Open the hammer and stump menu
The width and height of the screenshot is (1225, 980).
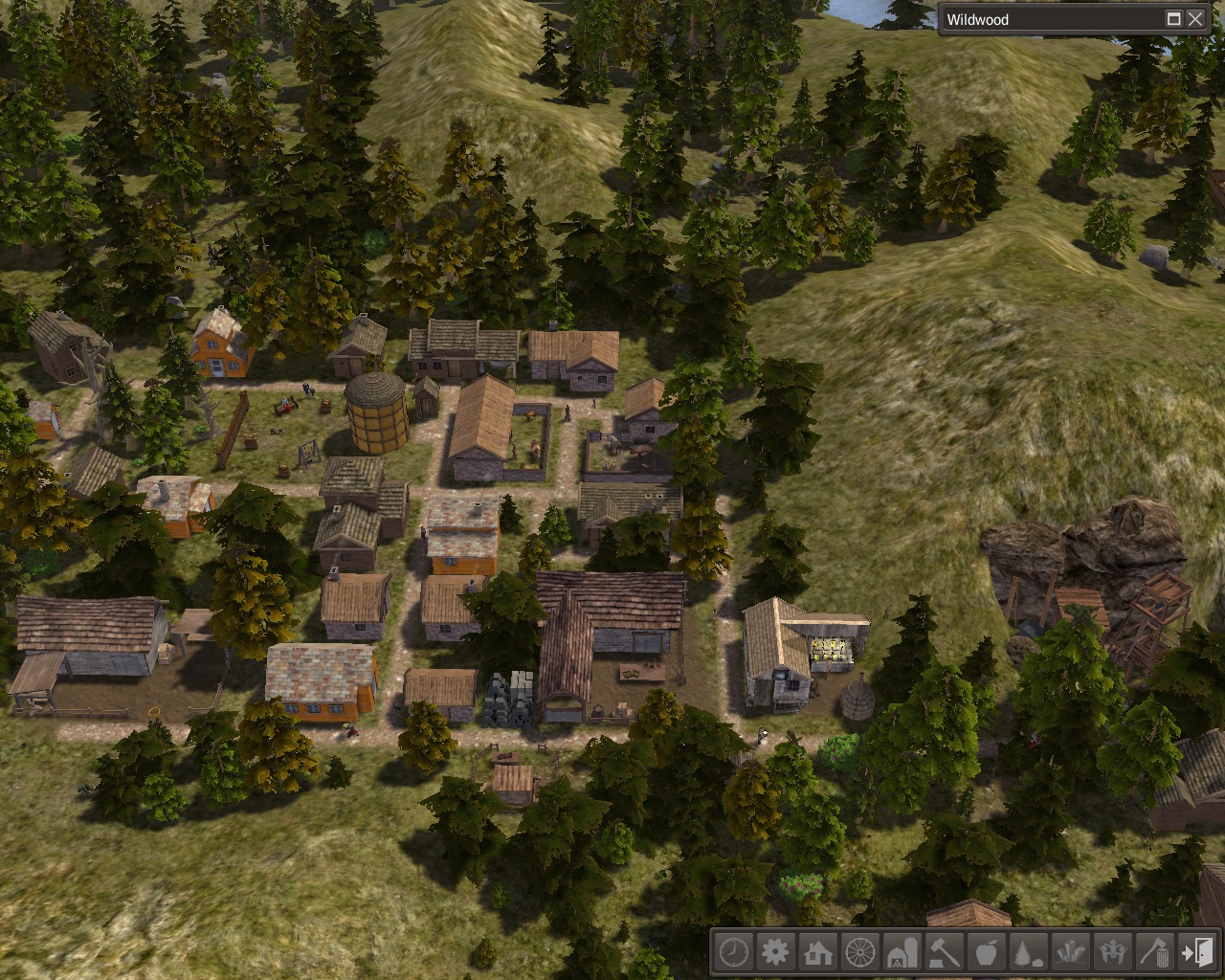click(944, 952)
